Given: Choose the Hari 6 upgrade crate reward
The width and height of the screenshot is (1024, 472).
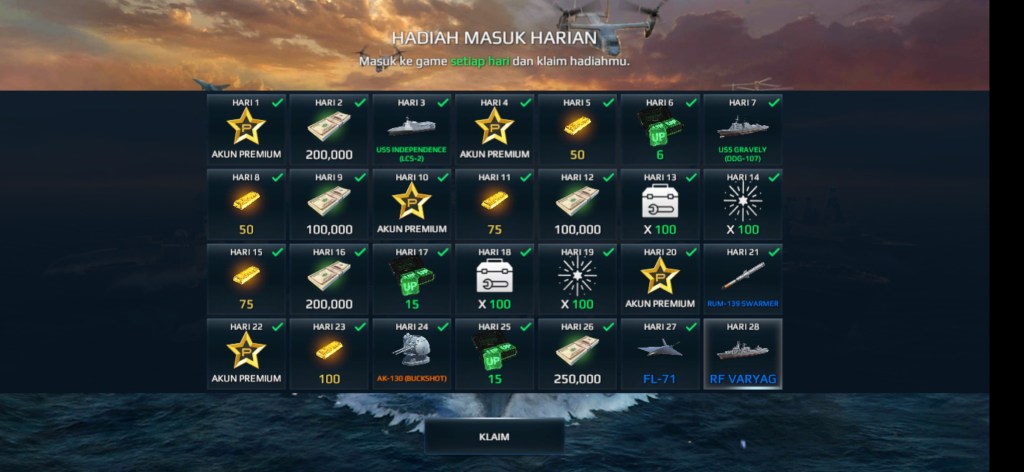Looking at the screenshot, I should [660, 131].
